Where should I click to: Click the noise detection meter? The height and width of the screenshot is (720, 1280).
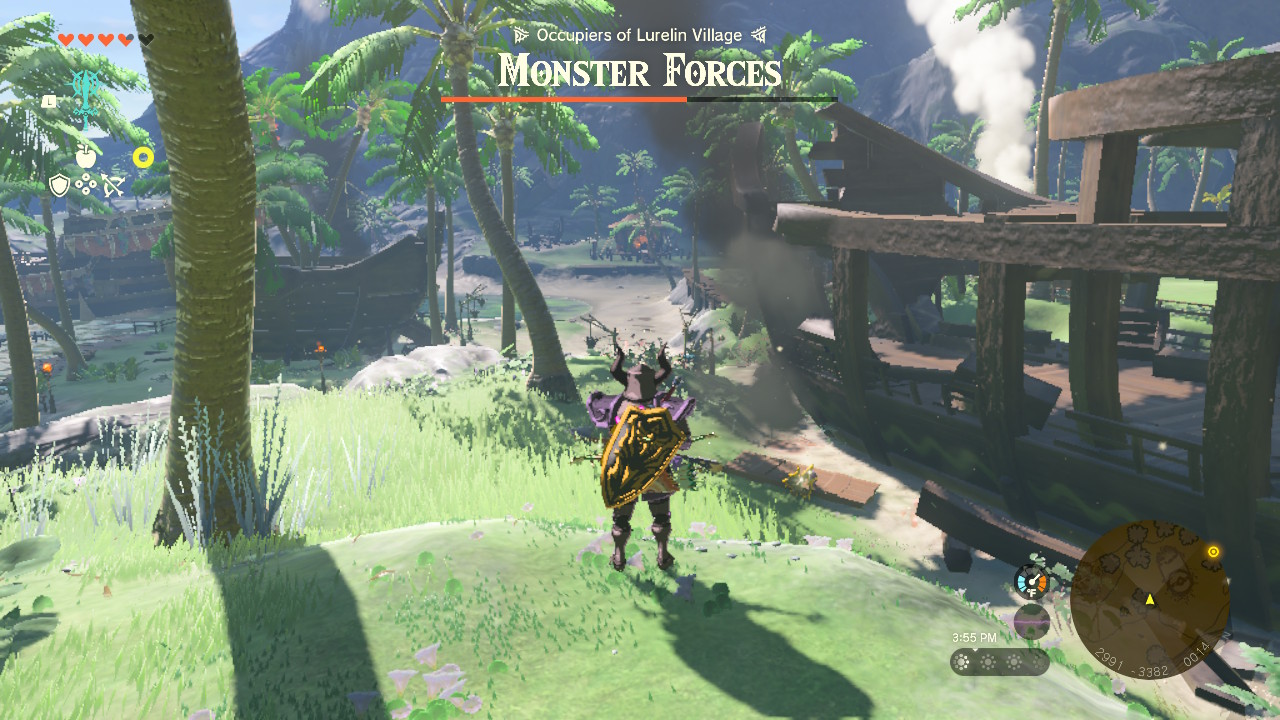1031,620
